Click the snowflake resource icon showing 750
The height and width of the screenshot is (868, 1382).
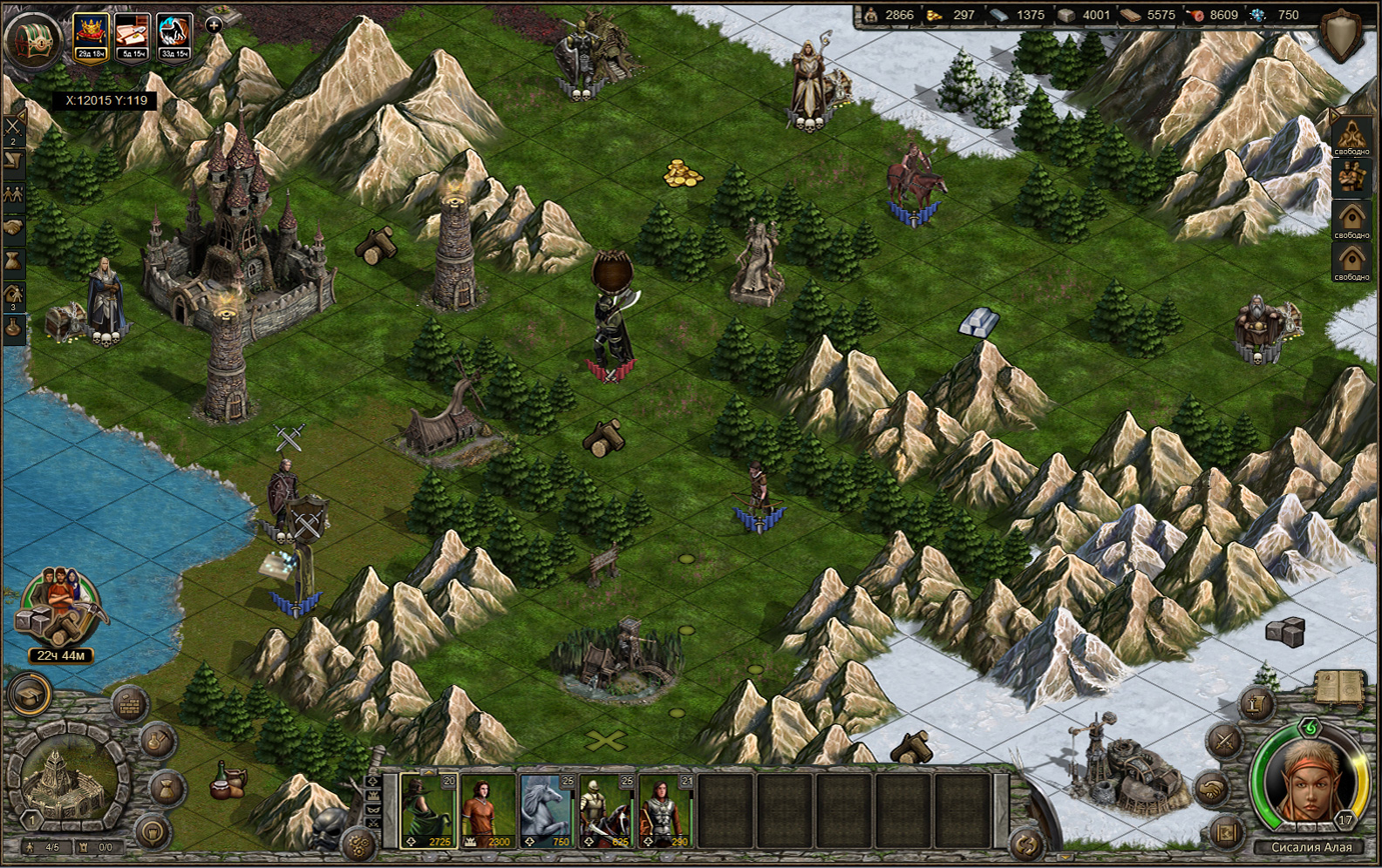[1256, 15]
